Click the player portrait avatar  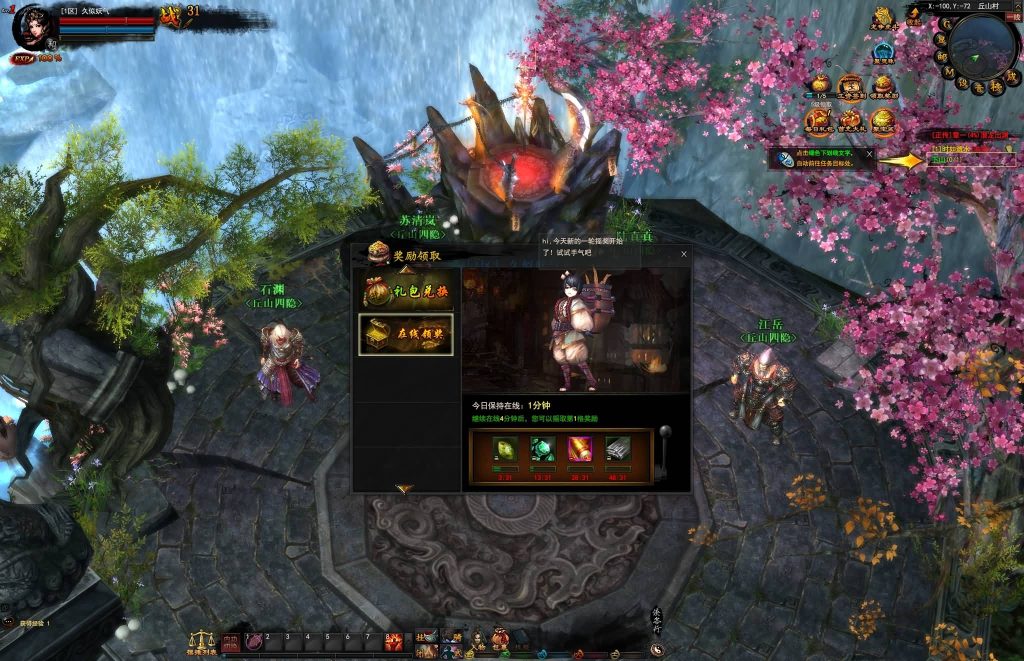click(x=35, y=27)
